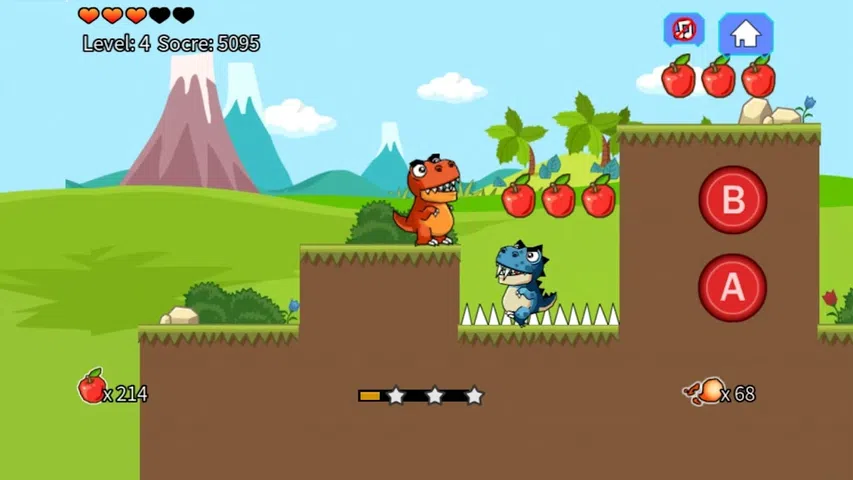This screenshot has height=480, width=853.
Task: Toggle the music mute icon
Action: pyautogui.click(x=684, y=30)
